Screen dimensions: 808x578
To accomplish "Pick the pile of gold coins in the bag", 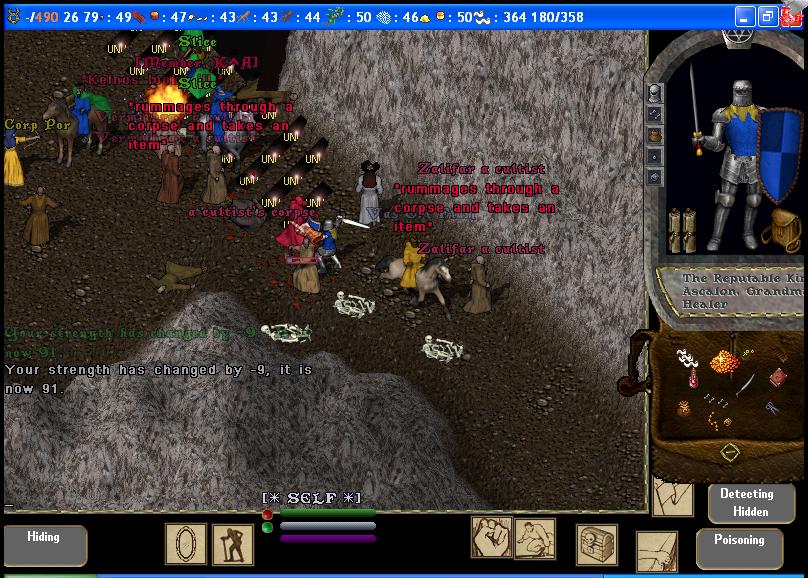I will 722,361.
